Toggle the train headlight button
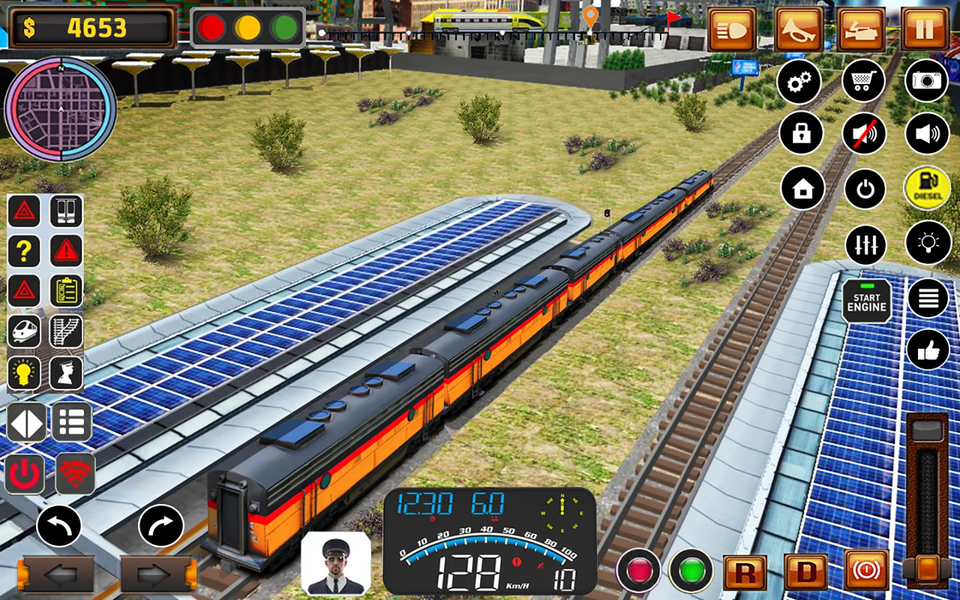Image resolution: width=960 pixels, height=600 pixels. click(x=732, y=29)
